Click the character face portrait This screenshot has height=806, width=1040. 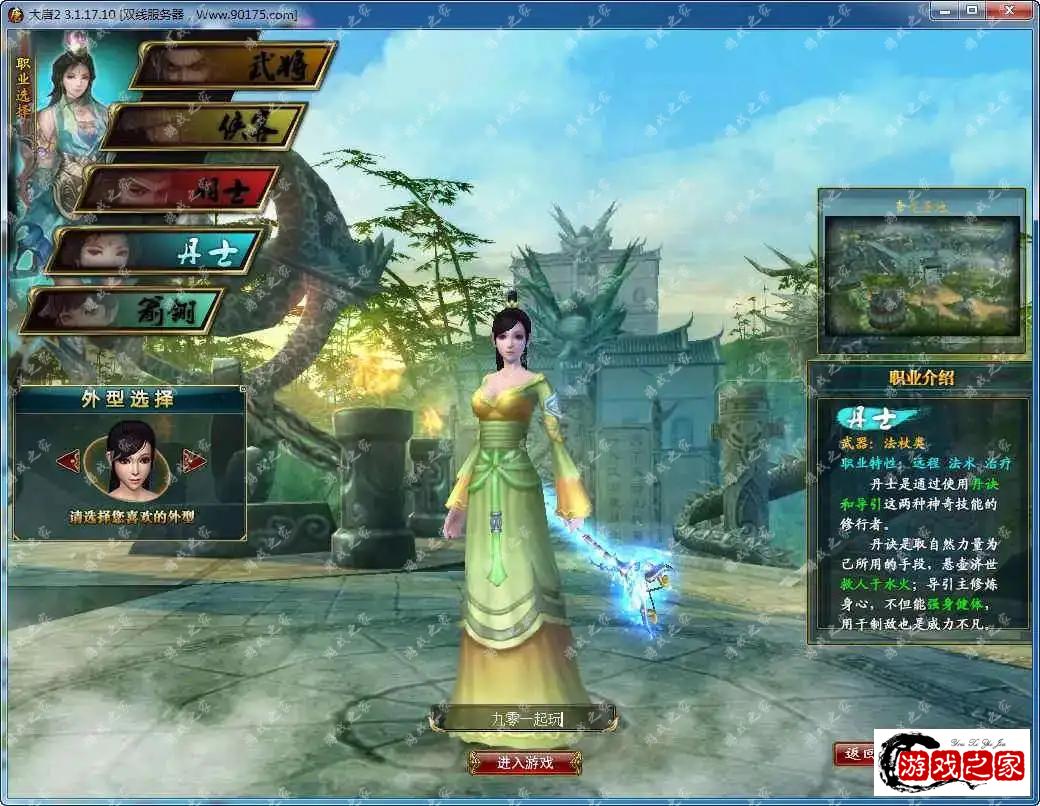(x=130, y=460)
